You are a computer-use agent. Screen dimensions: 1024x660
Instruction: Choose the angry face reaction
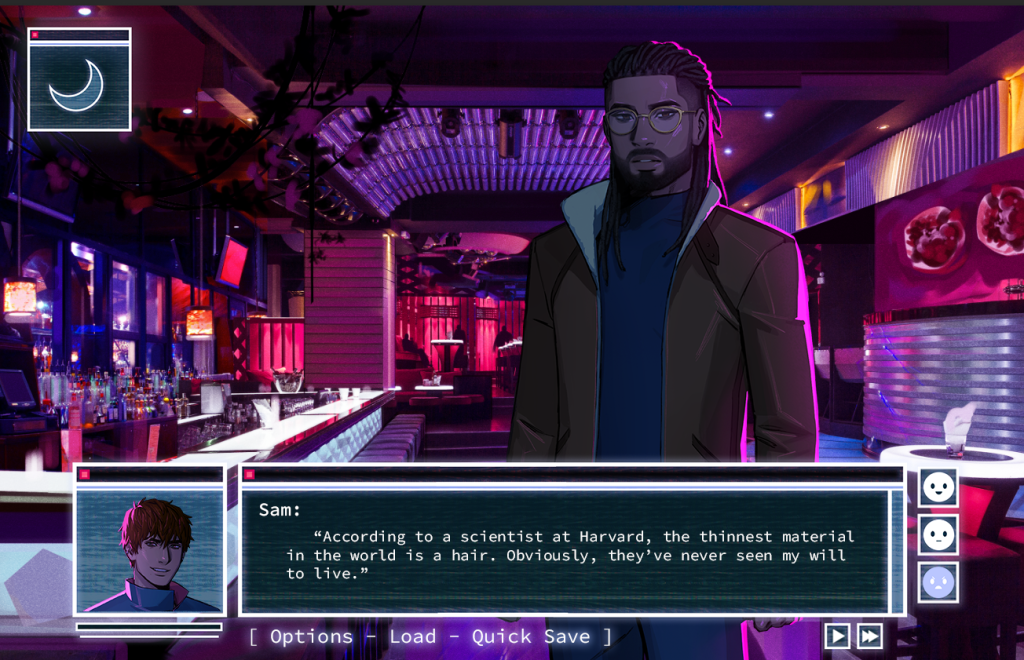[x=938, y=581]
